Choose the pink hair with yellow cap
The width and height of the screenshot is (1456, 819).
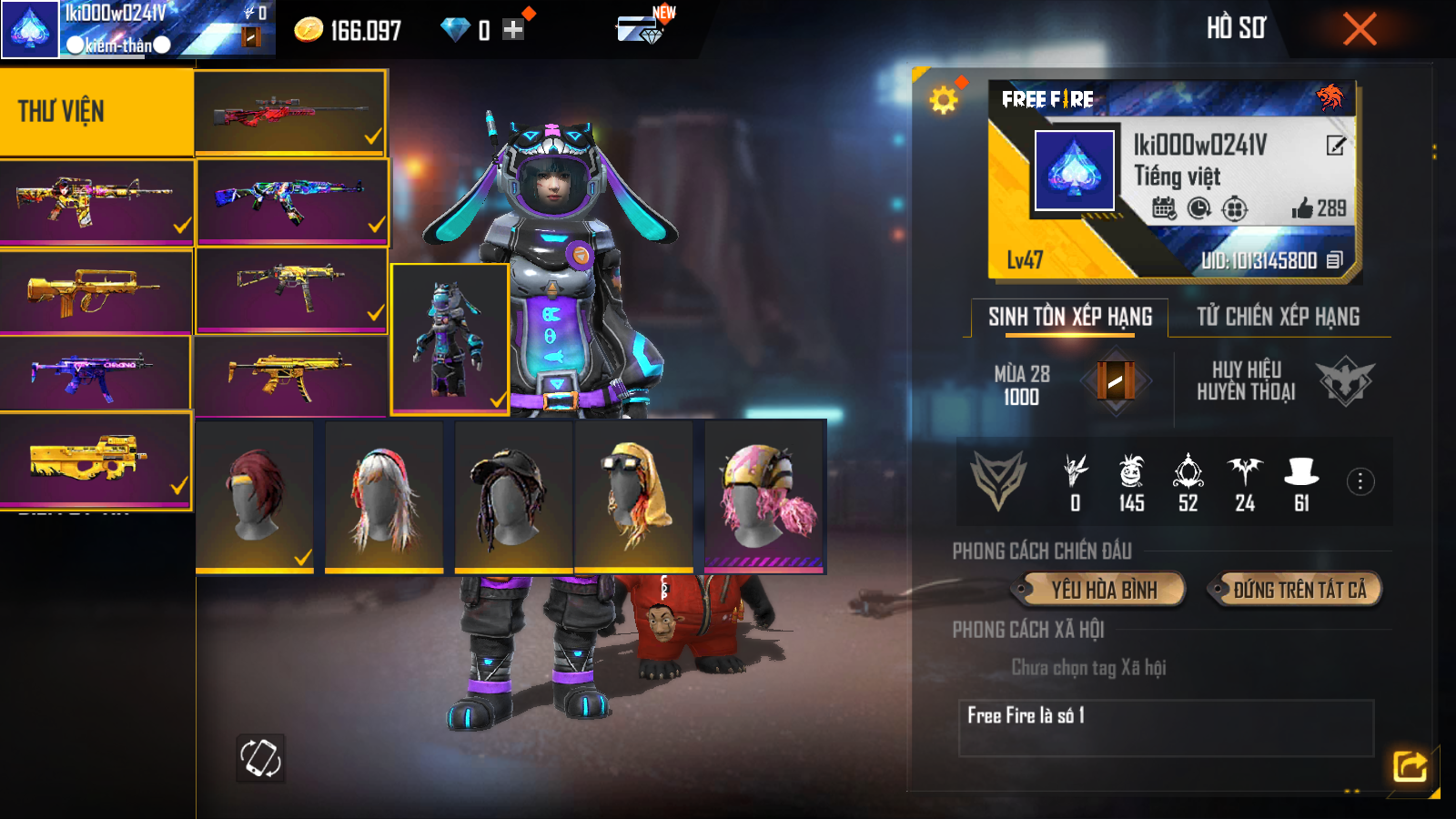[764, 496]
